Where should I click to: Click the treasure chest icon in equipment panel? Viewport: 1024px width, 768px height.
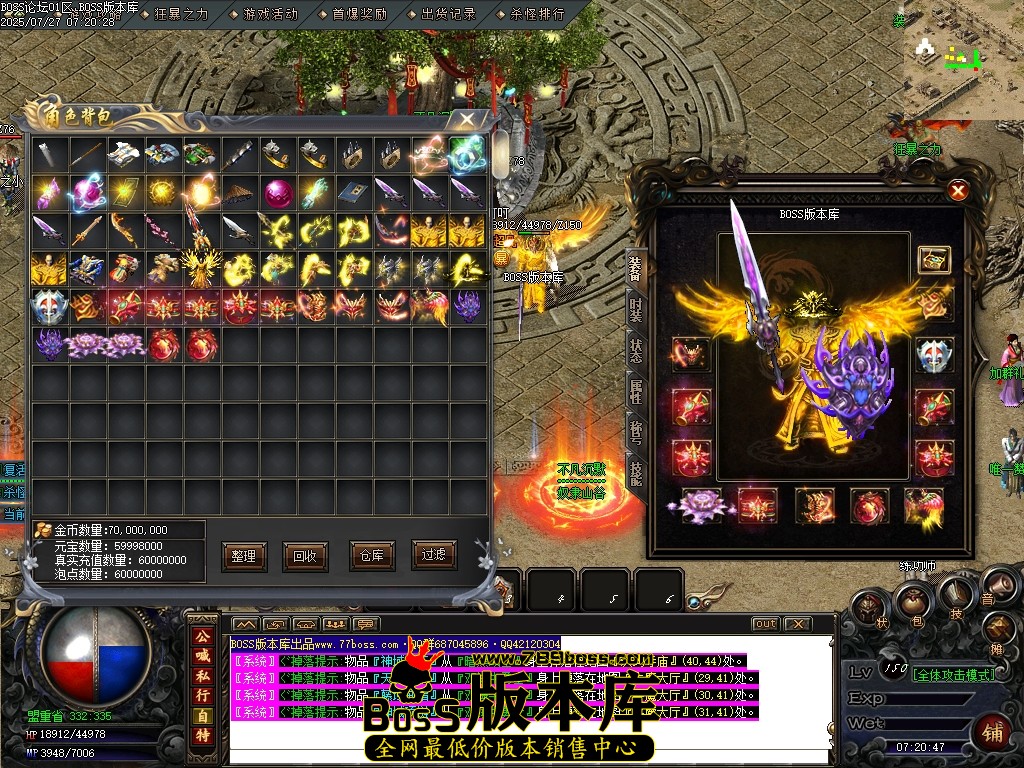click(x=934, y=260)
